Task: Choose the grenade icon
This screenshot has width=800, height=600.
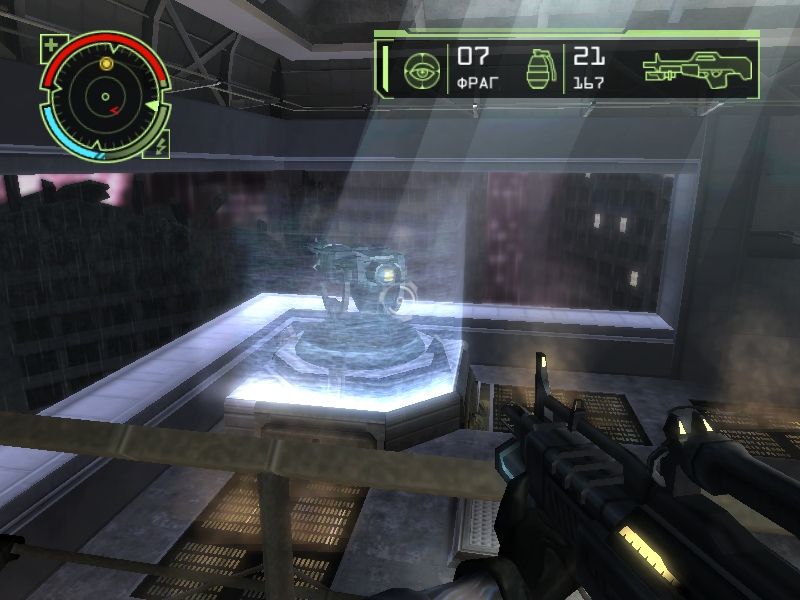Action: (539, 69)
